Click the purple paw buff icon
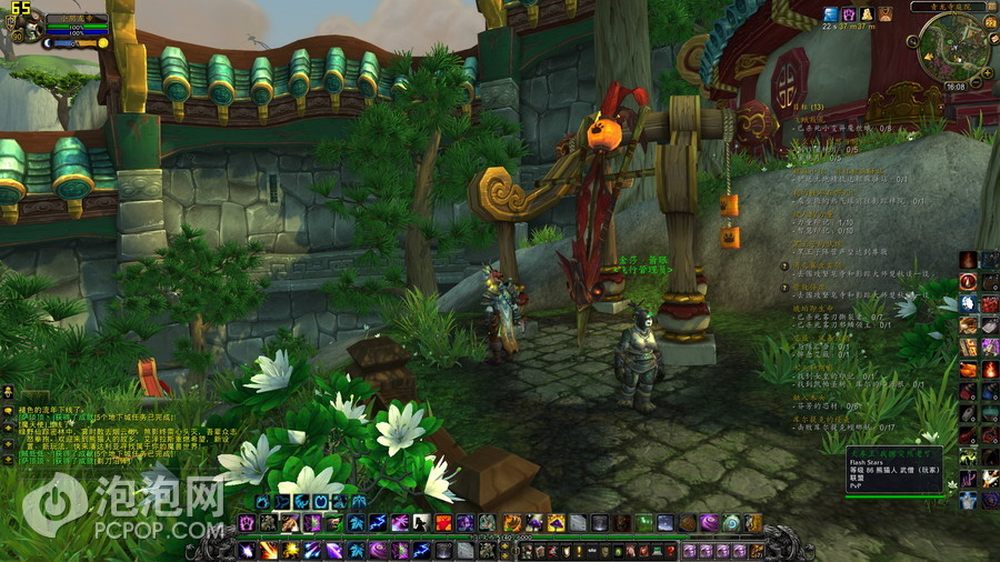Screen dimensions: 1000x562 pyautogui.click(x=847, y=14)
